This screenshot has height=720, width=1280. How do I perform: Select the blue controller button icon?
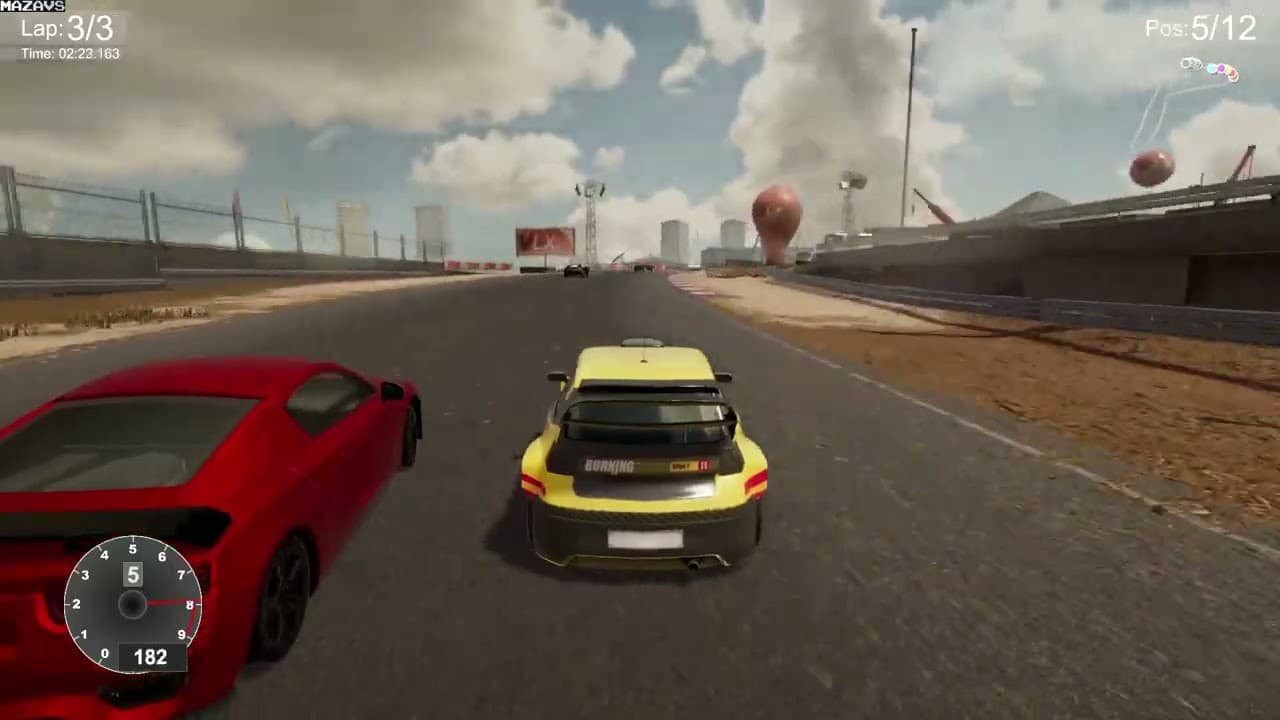(x=1212, y=68)
